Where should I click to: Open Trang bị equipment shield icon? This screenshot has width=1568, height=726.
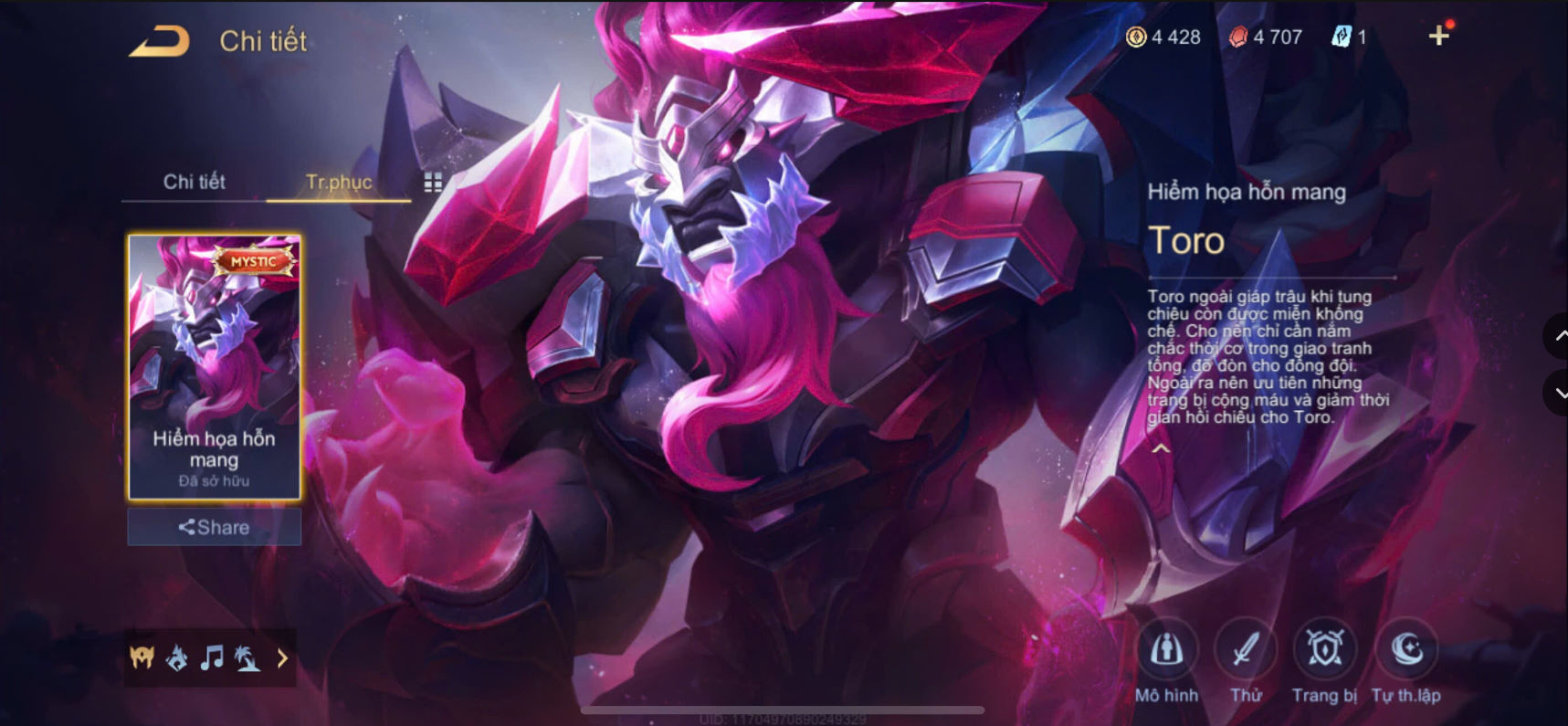point(1326,650)
